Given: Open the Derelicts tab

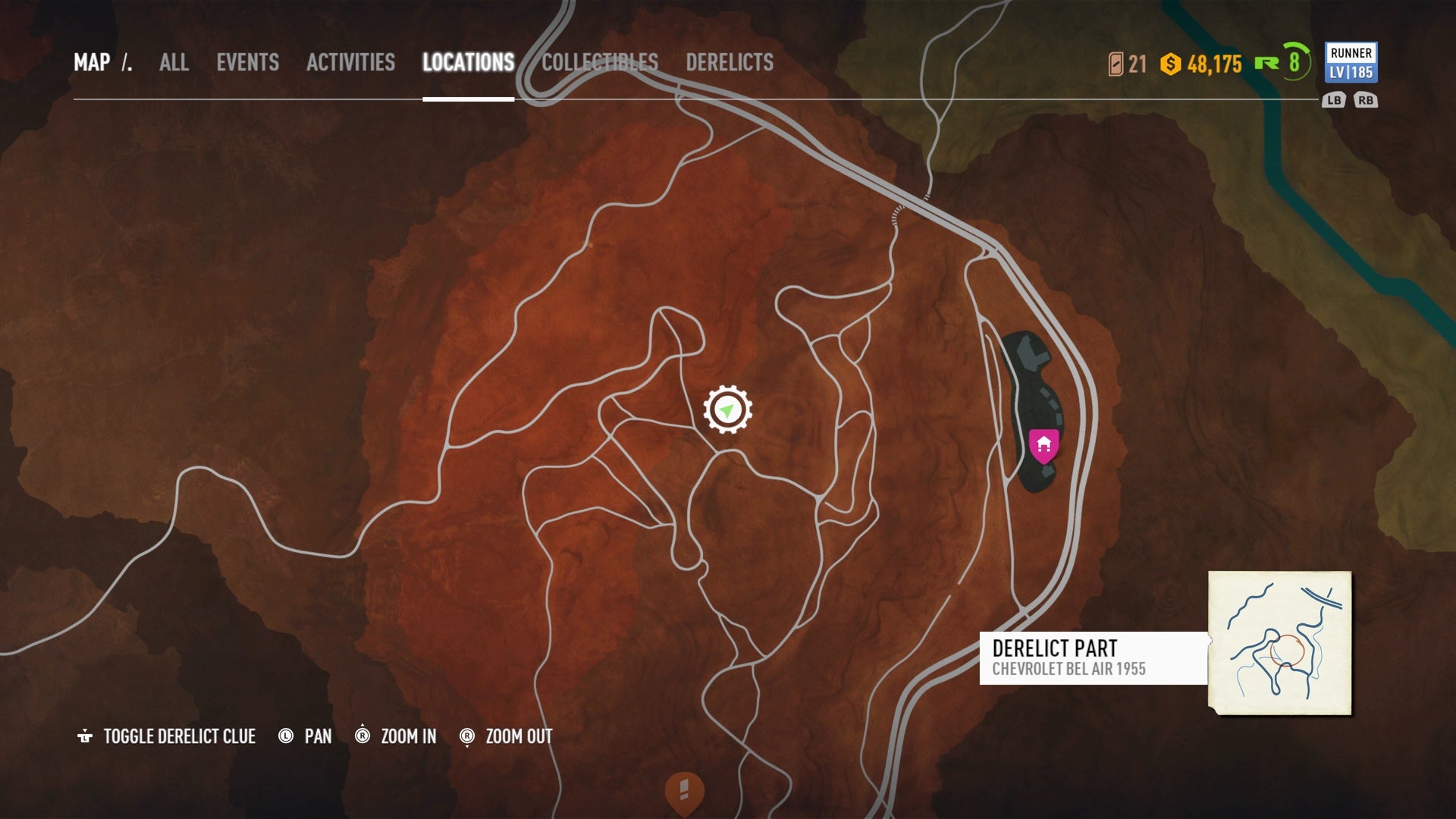Looking at the screenshot, I should [730, 62].
